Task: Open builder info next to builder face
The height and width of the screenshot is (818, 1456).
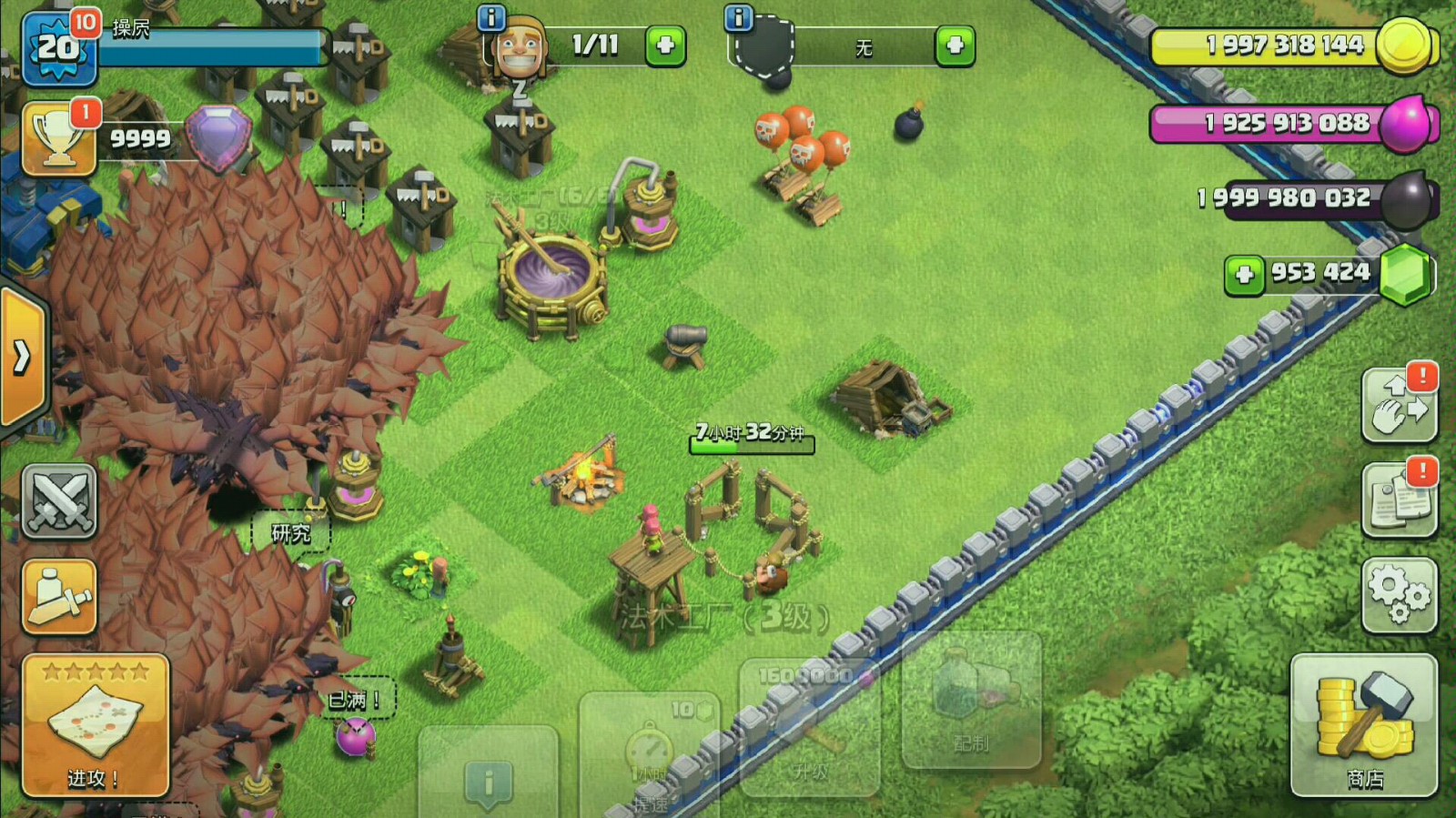Action: tap(491, 17)
